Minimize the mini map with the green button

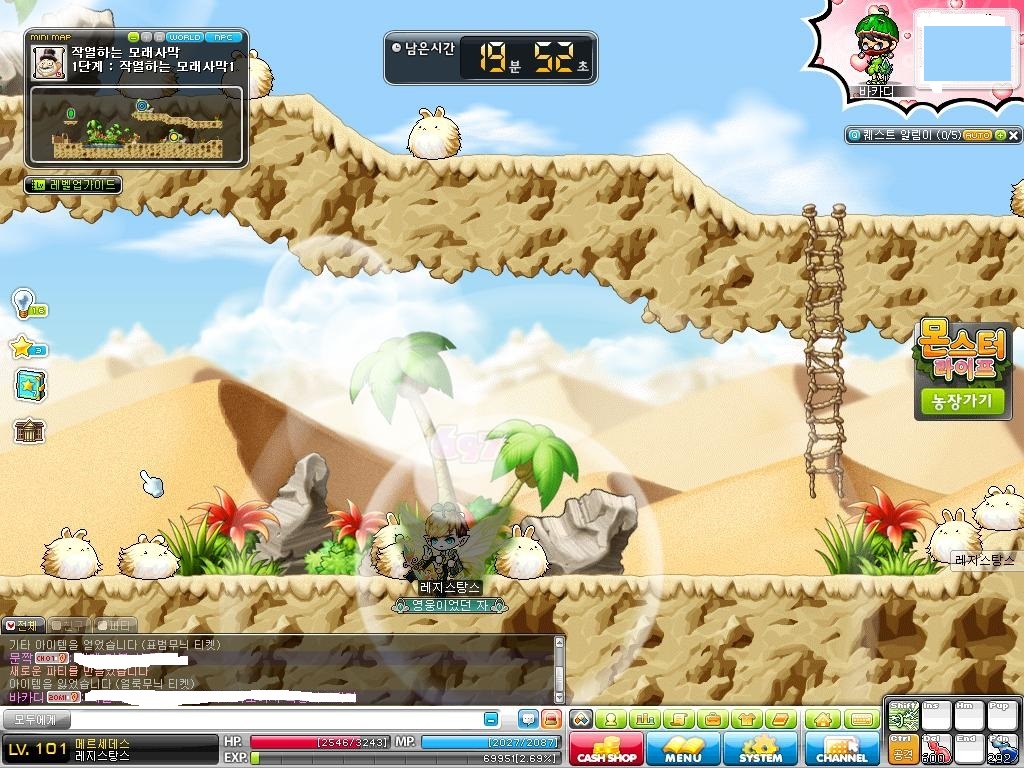(x=135, y=37)
